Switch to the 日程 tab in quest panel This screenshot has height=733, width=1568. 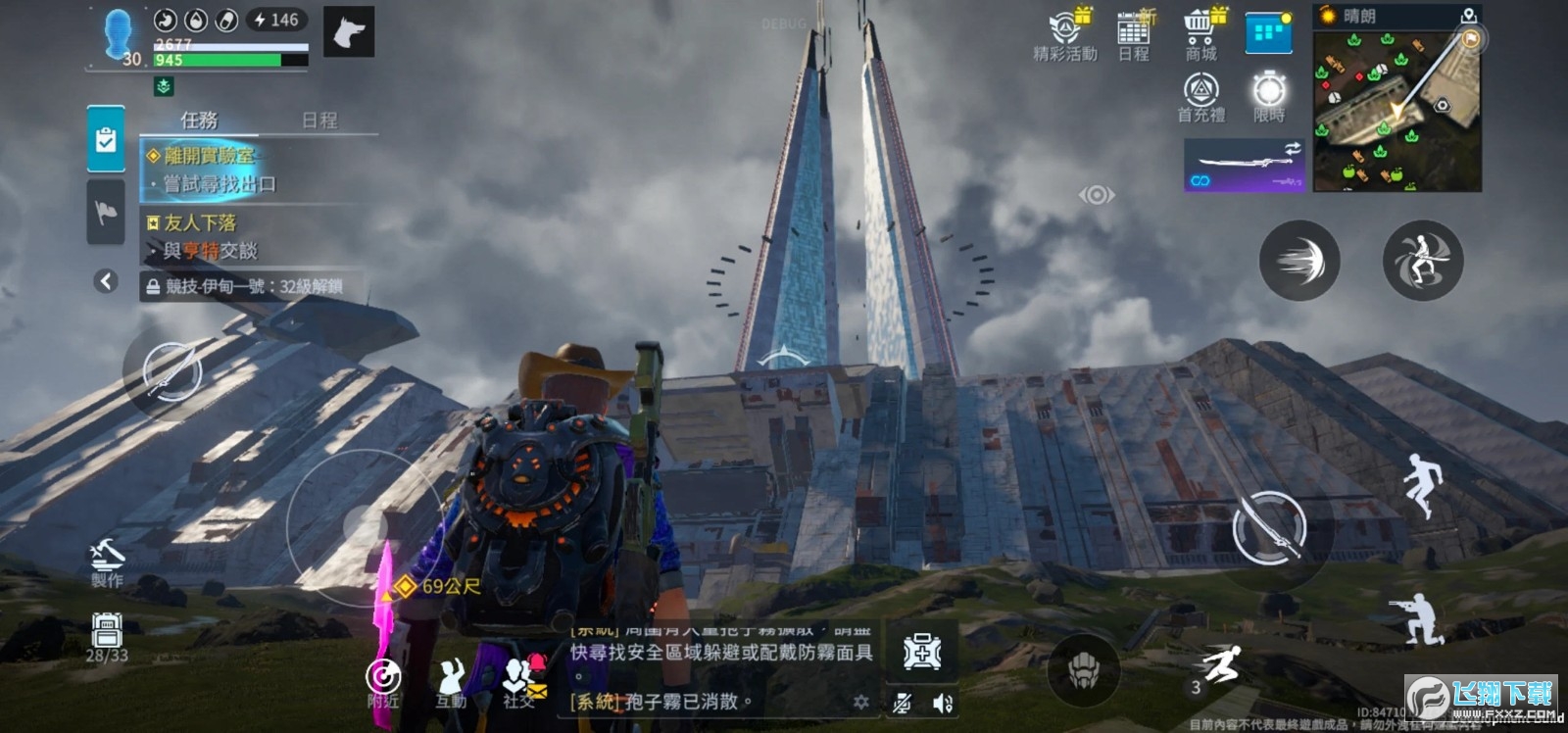click(319, 121)
